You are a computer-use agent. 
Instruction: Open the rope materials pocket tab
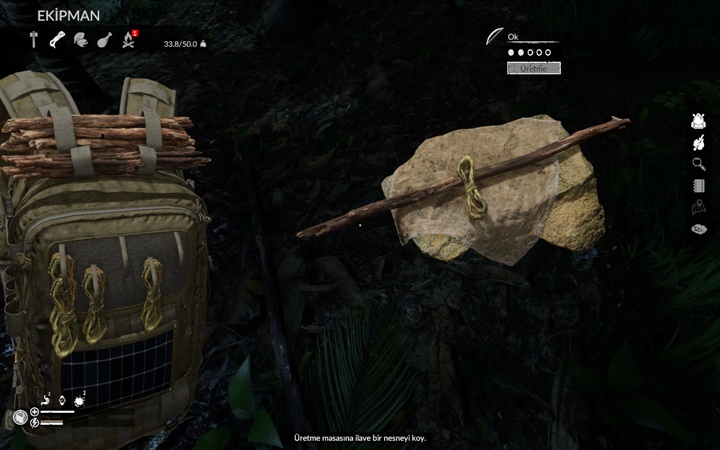(x=57, y=40)
